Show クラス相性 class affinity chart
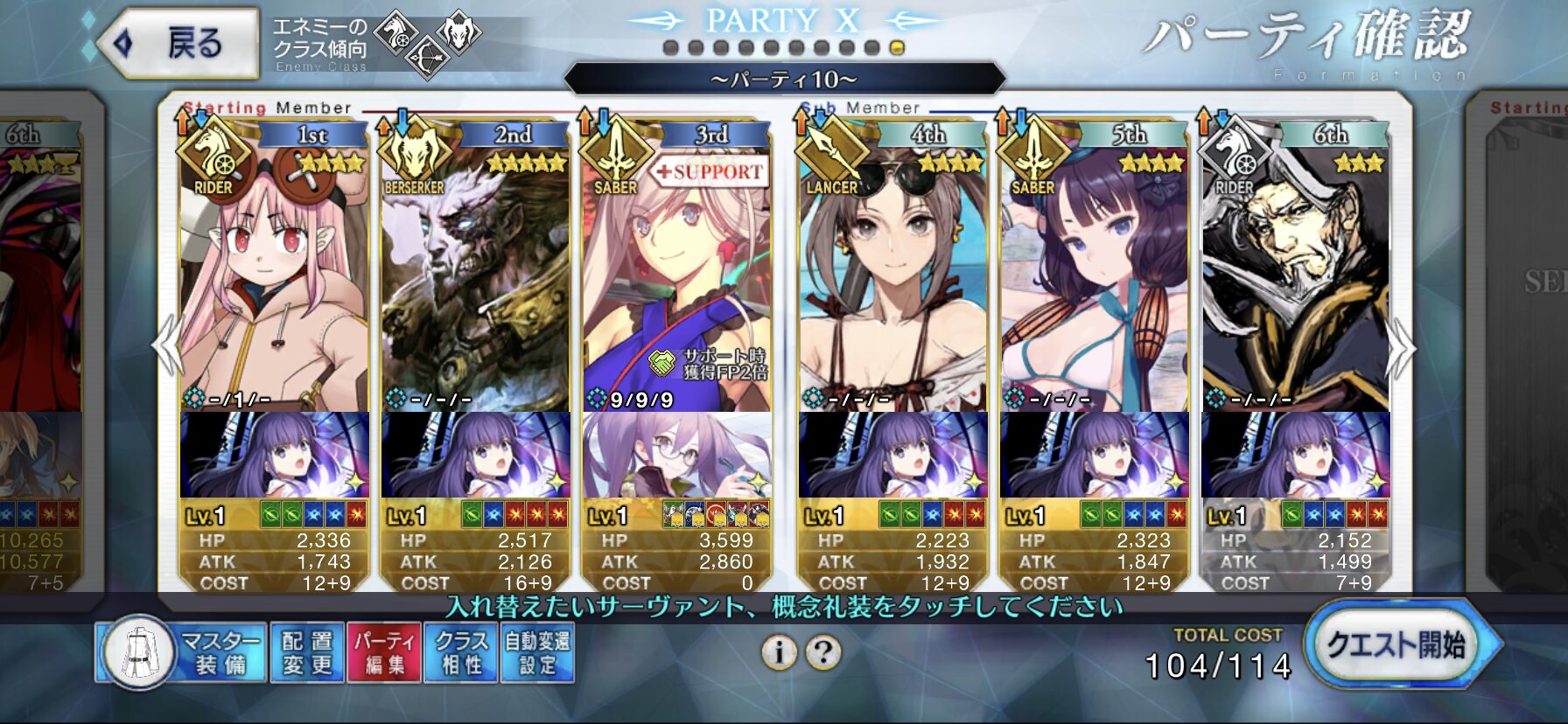The image size is (1568, 724). 461,652
